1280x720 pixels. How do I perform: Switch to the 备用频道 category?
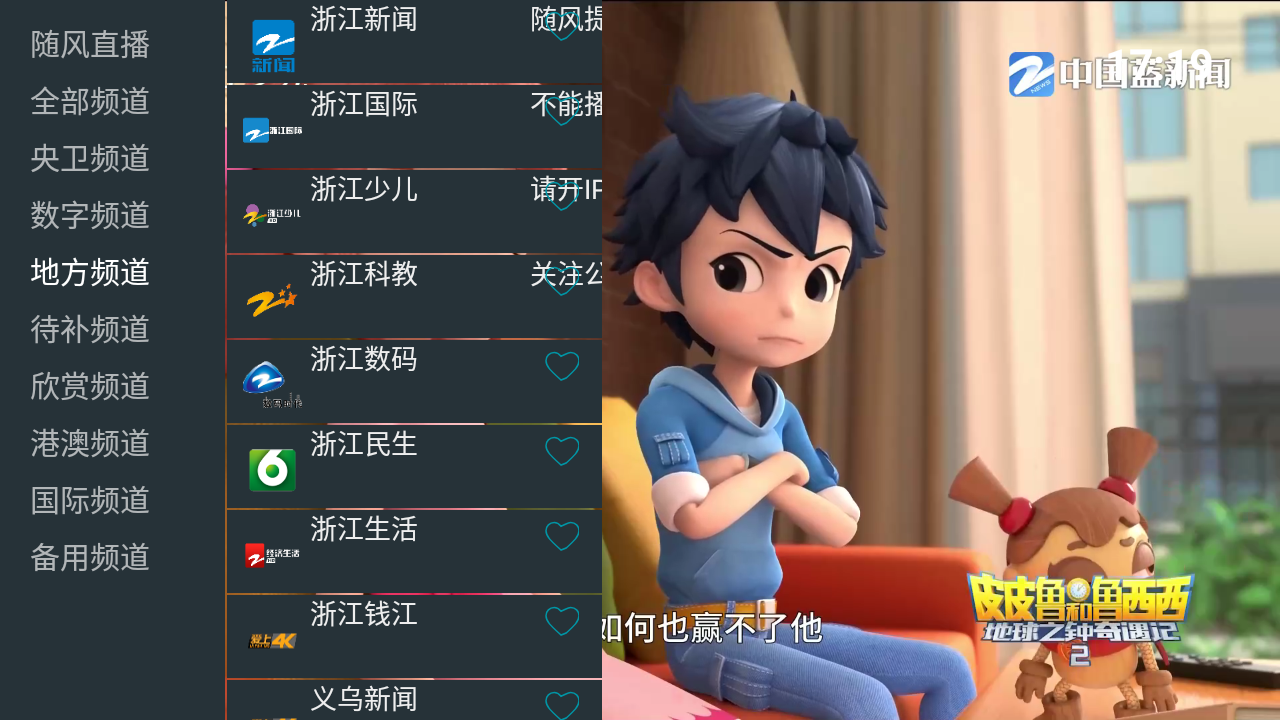tap(90, 559)
